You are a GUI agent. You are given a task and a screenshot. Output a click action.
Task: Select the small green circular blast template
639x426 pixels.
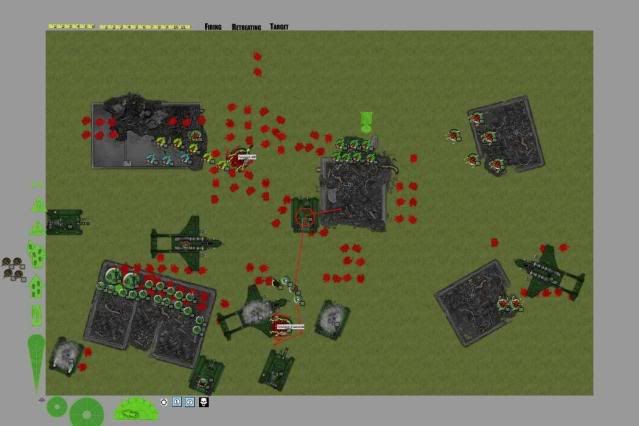57,407
